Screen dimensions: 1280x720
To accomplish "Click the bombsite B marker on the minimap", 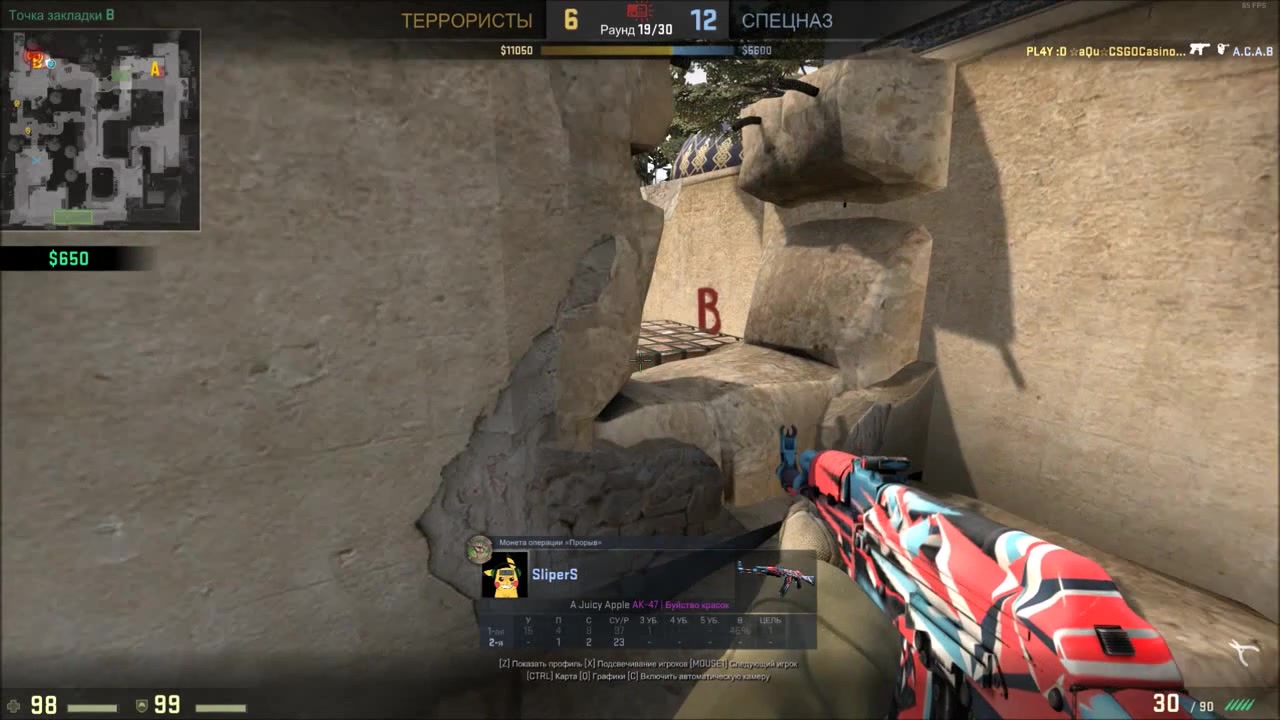I will pos(35,61).
